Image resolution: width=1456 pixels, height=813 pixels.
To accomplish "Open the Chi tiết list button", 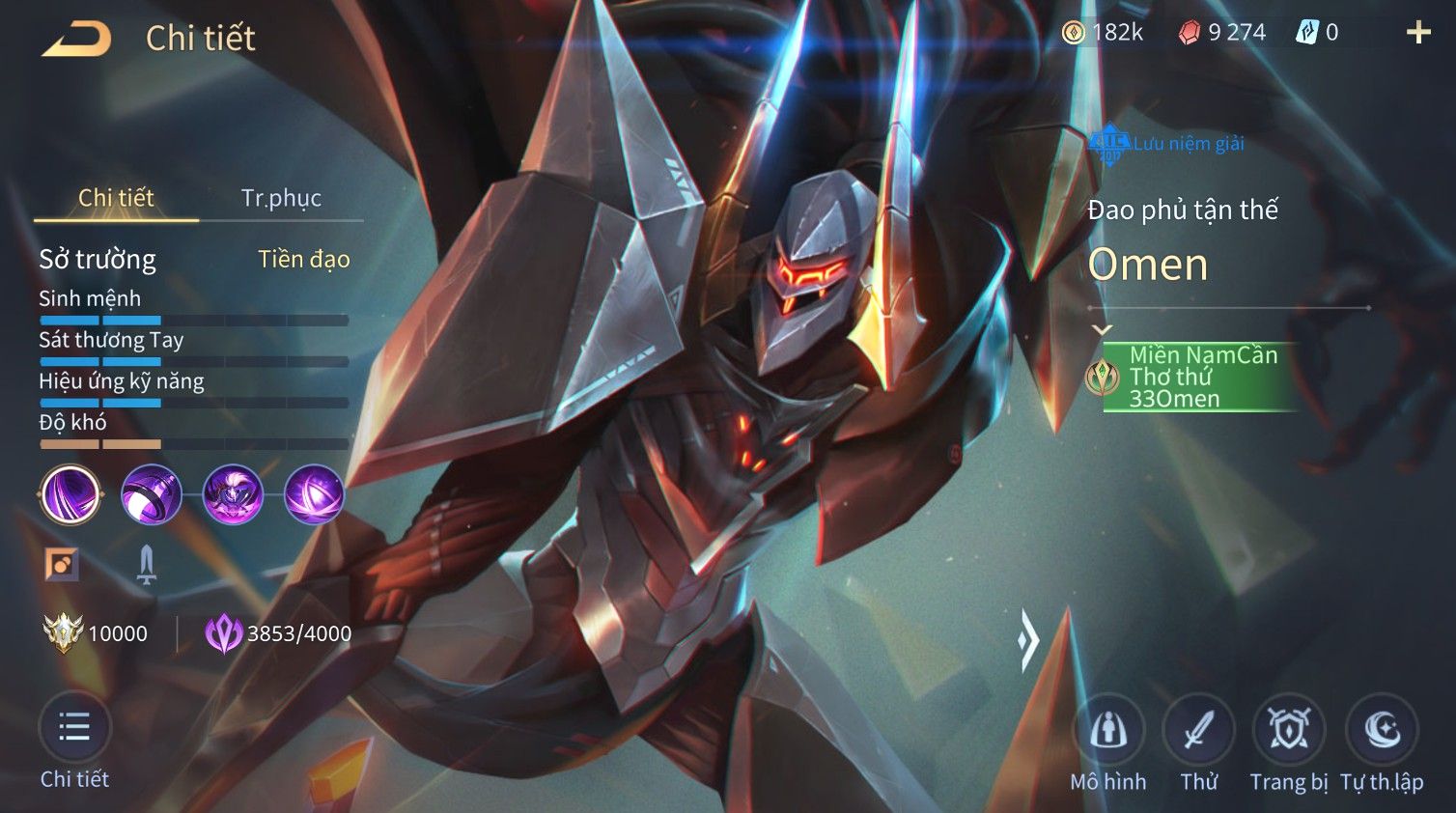I will click(74, 729).
